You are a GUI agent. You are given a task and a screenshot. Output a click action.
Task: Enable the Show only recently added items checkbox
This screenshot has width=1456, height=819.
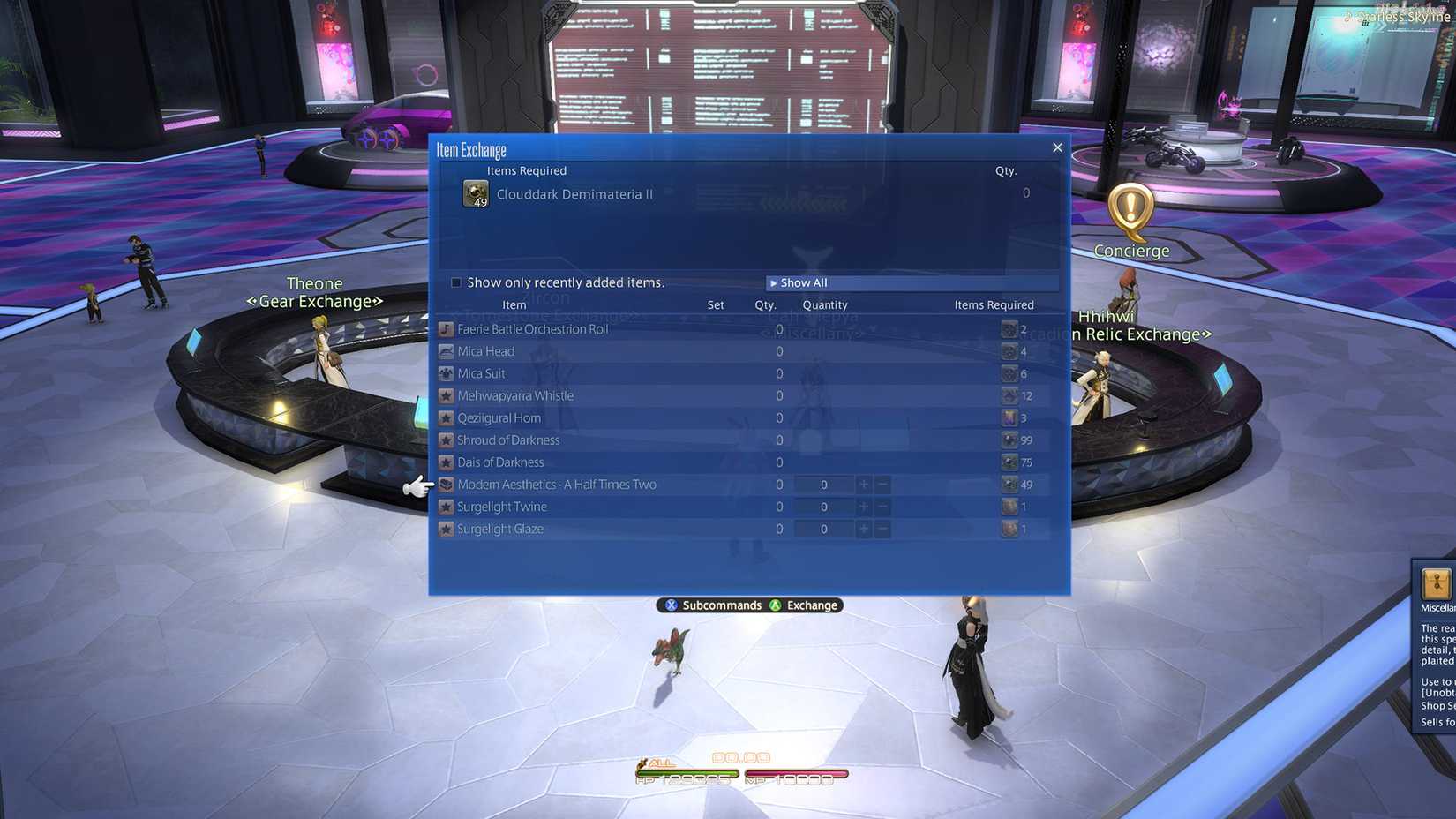click(456, 282)
